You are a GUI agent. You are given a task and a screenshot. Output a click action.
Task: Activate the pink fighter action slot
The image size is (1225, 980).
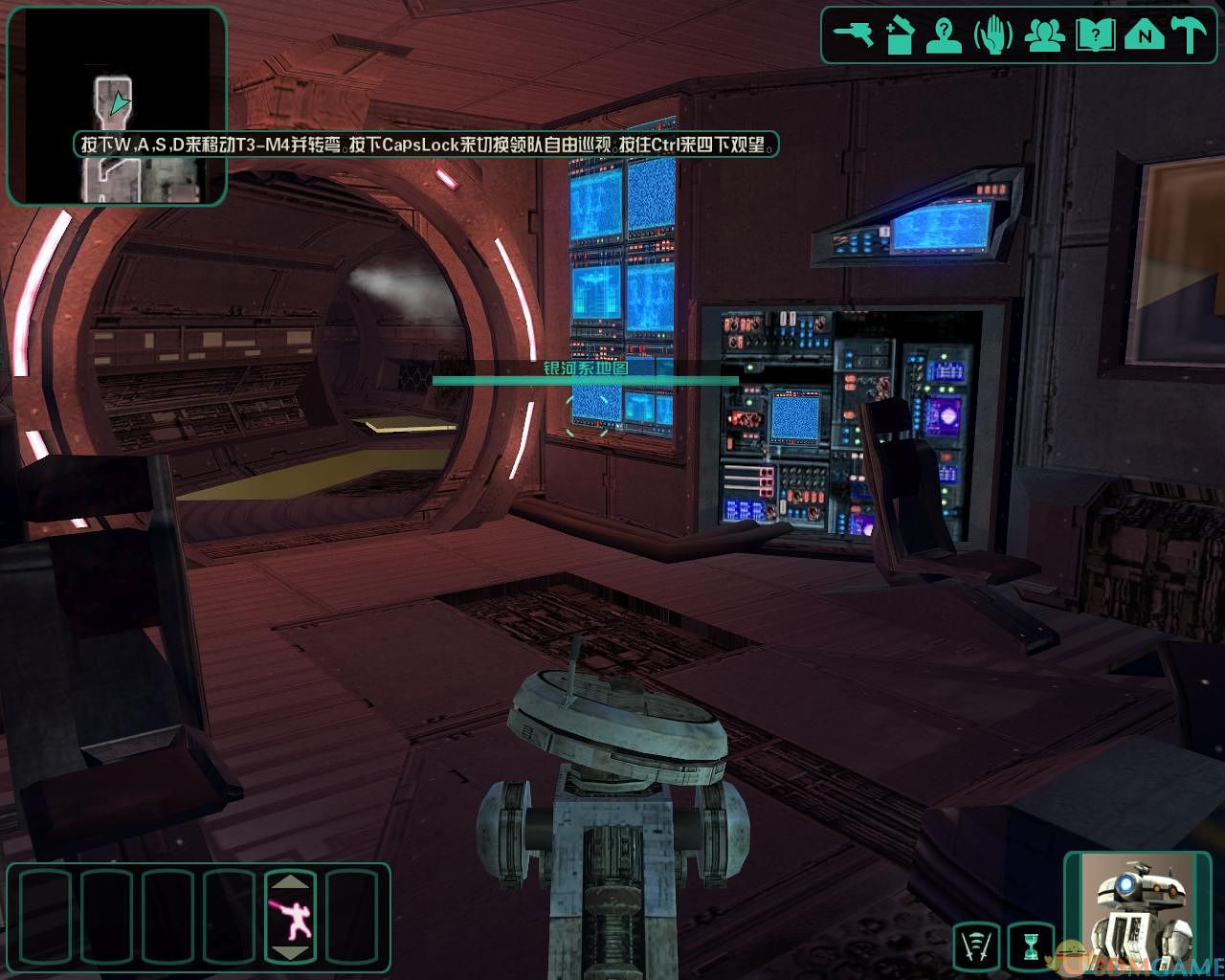[x=289, y=918]
